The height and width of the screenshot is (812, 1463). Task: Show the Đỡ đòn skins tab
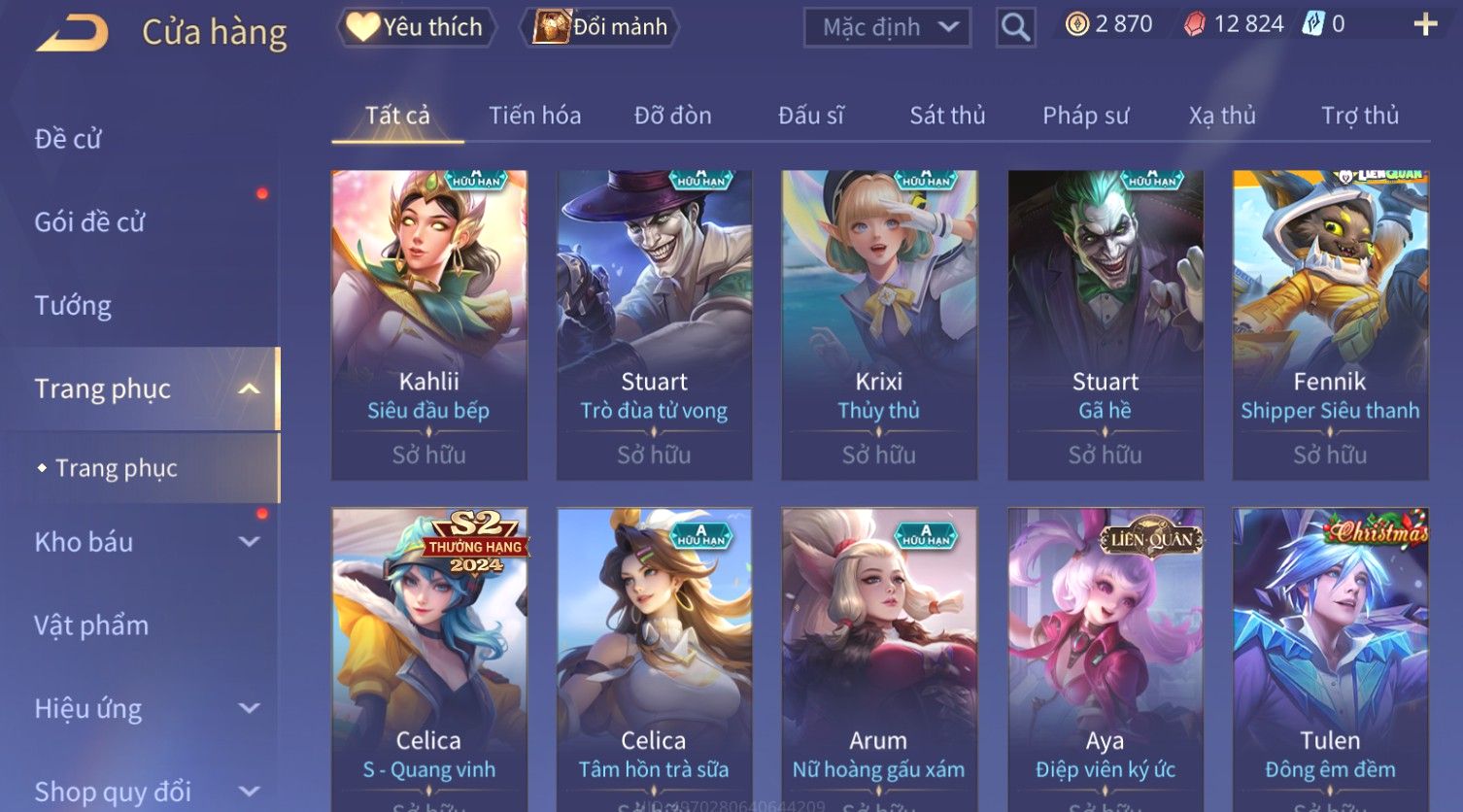pos(672,116)
